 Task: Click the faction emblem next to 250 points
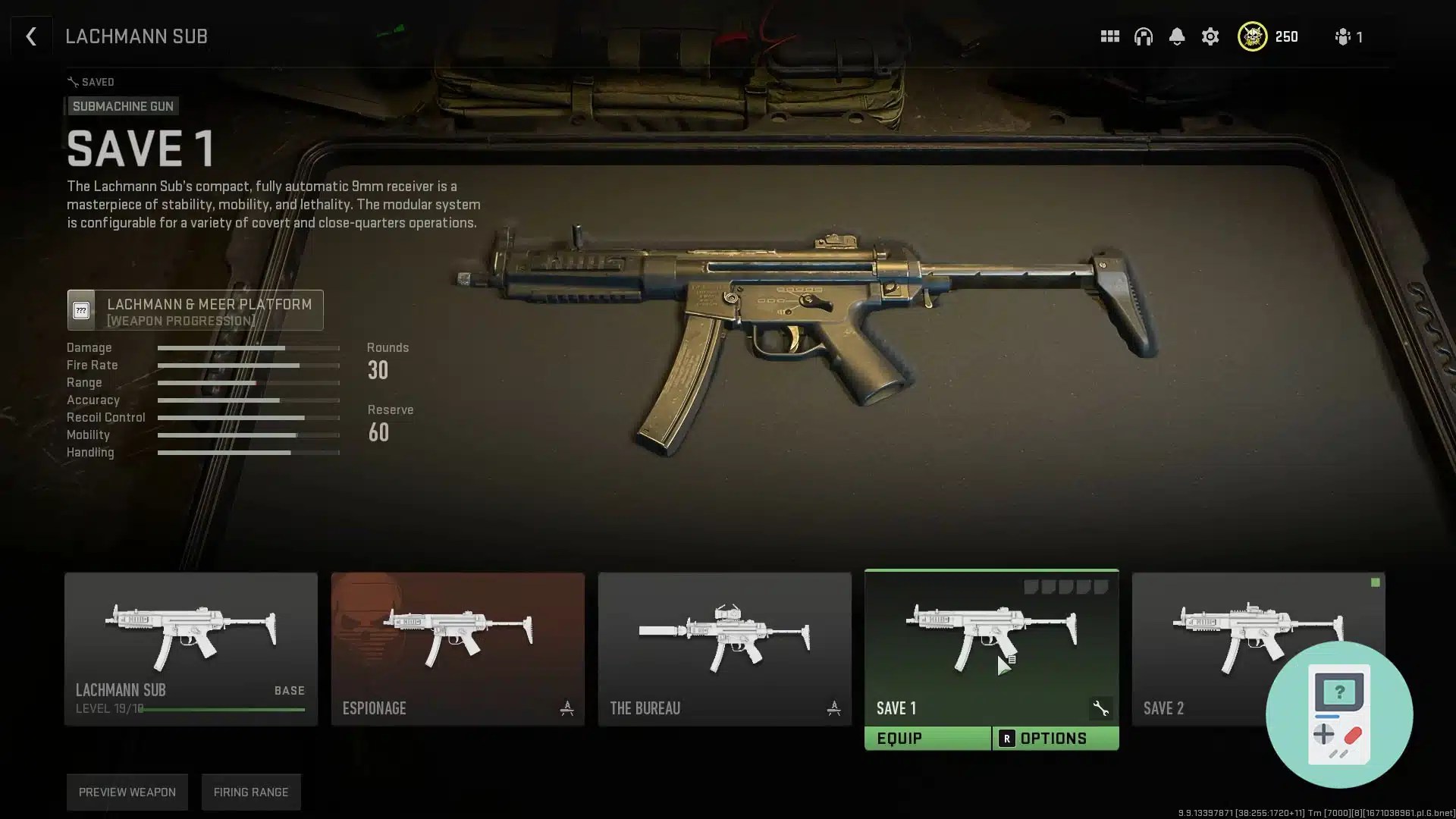pos(1253,36)
